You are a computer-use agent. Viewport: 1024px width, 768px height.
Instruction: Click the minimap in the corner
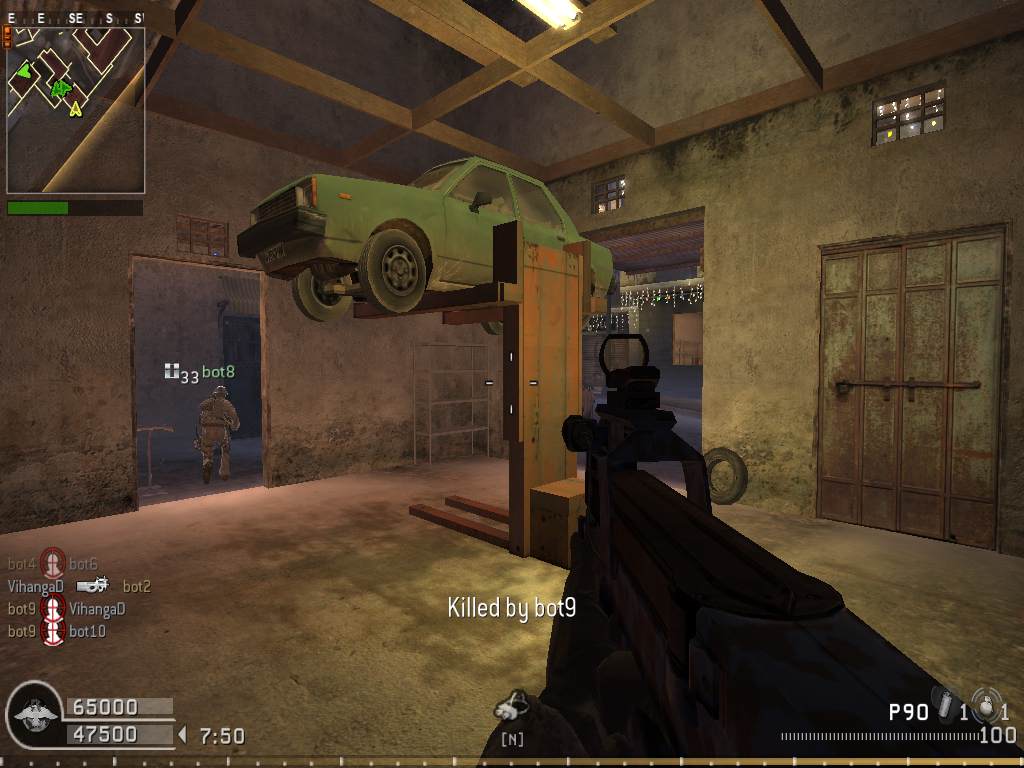(x=76, y=110)
